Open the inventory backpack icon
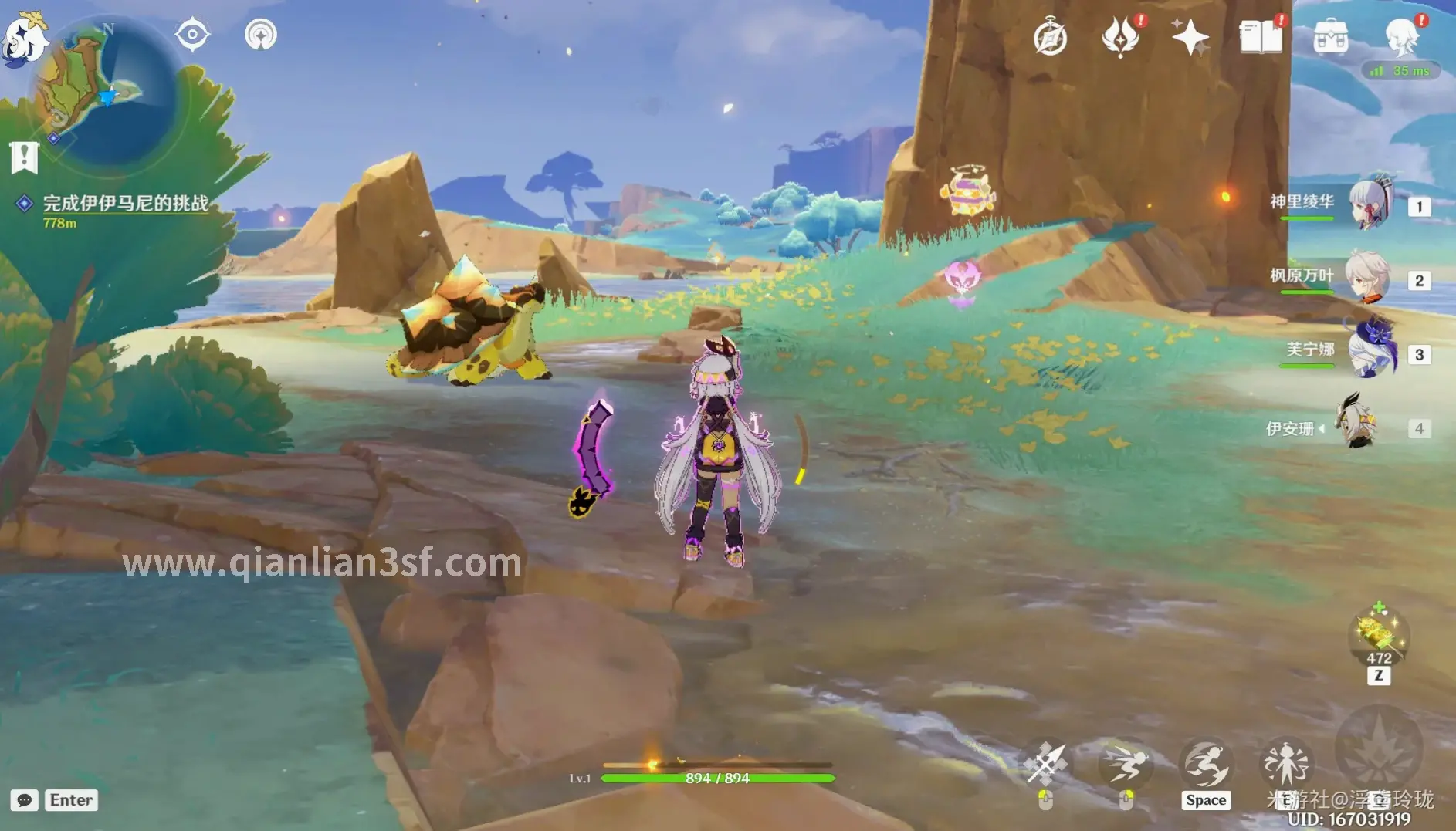Screen dimensions: 1456x831 click(1330, 37)
